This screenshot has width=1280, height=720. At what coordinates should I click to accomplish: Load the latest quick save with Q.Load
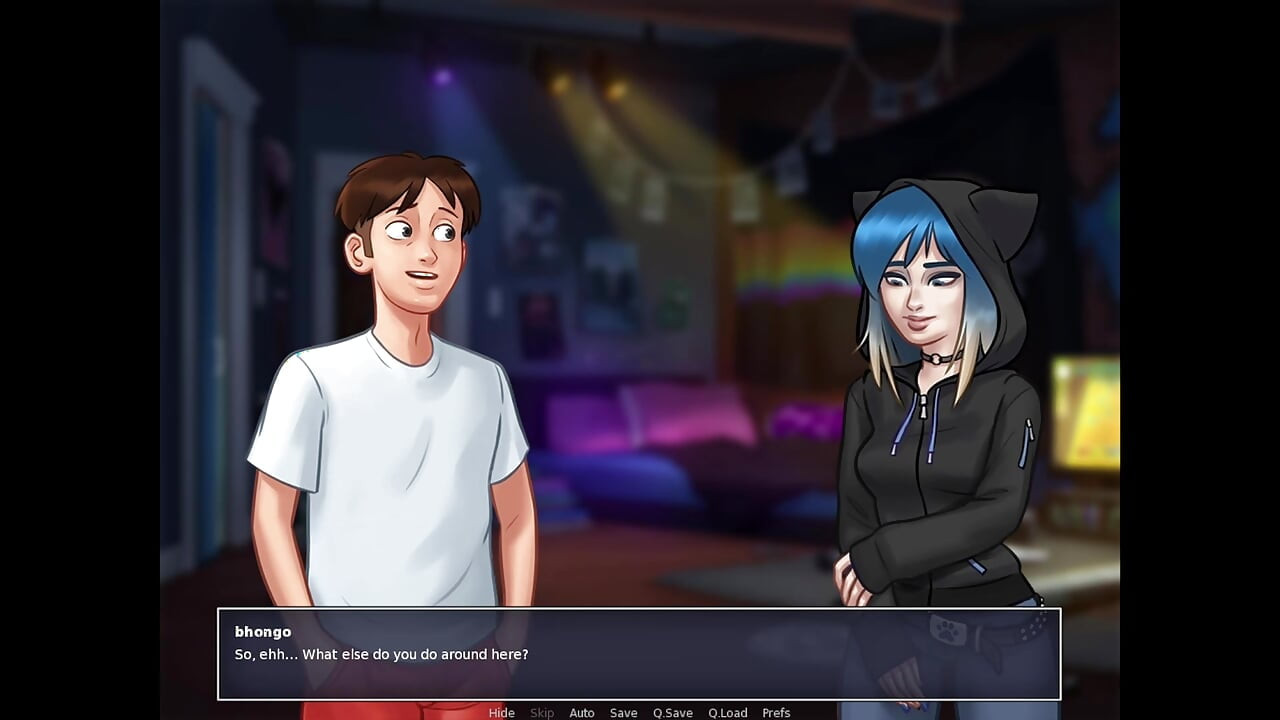click(x=729, y=713)
